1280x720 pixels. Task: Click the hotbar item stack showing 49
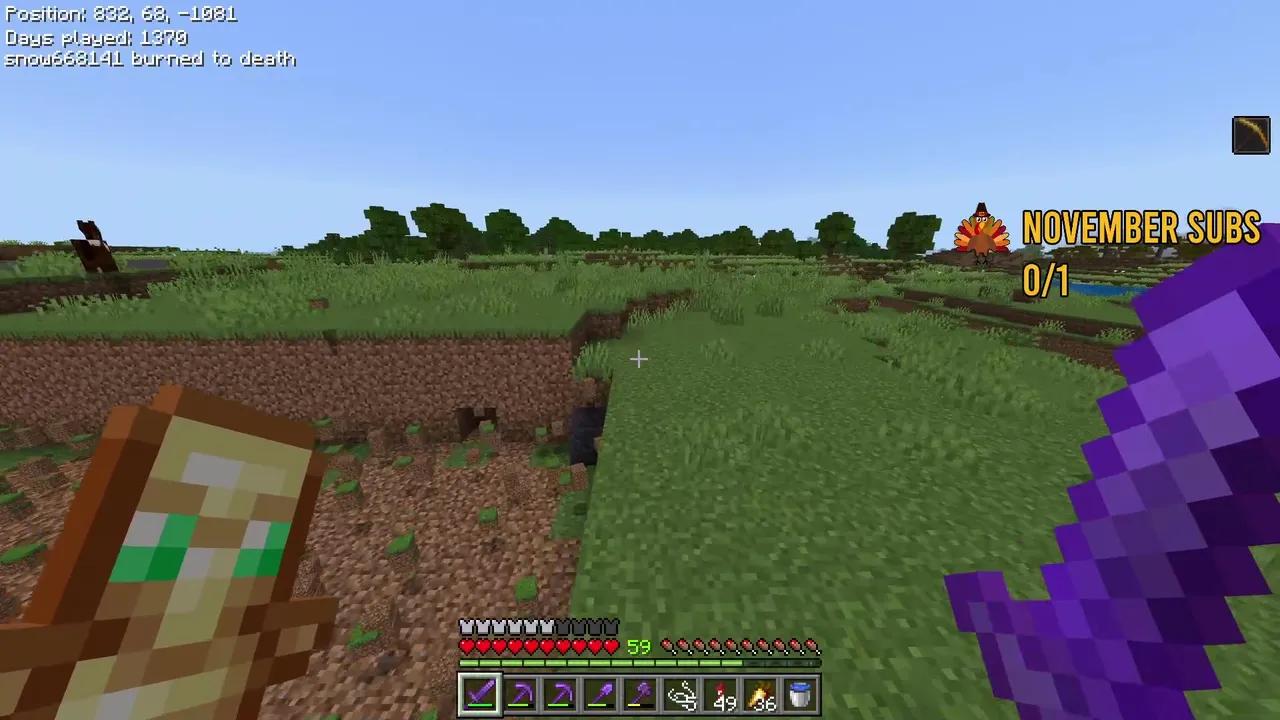pos(721,693)
